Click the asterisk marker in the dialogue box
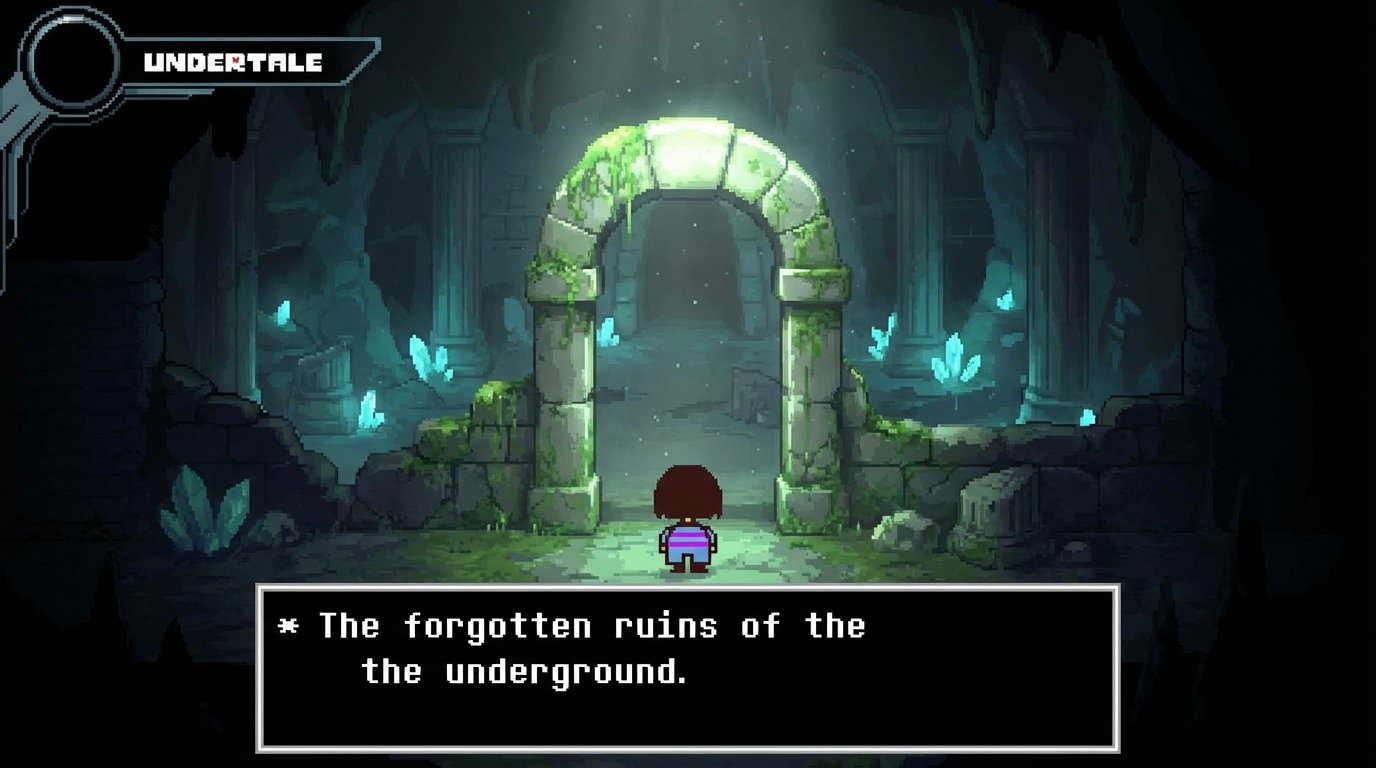The height and width of the screenshot is (768, 1376). (x=290, y=627)
